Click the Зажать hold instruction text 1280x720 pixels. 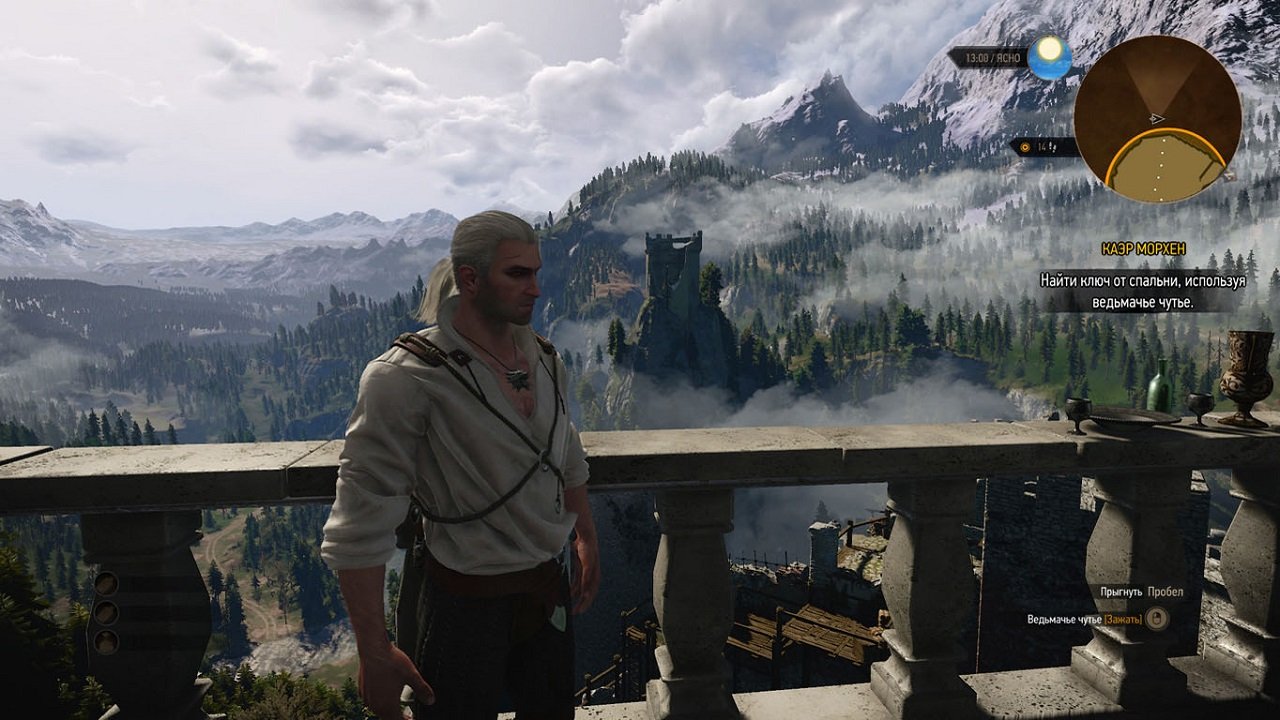pos(1123,619)
